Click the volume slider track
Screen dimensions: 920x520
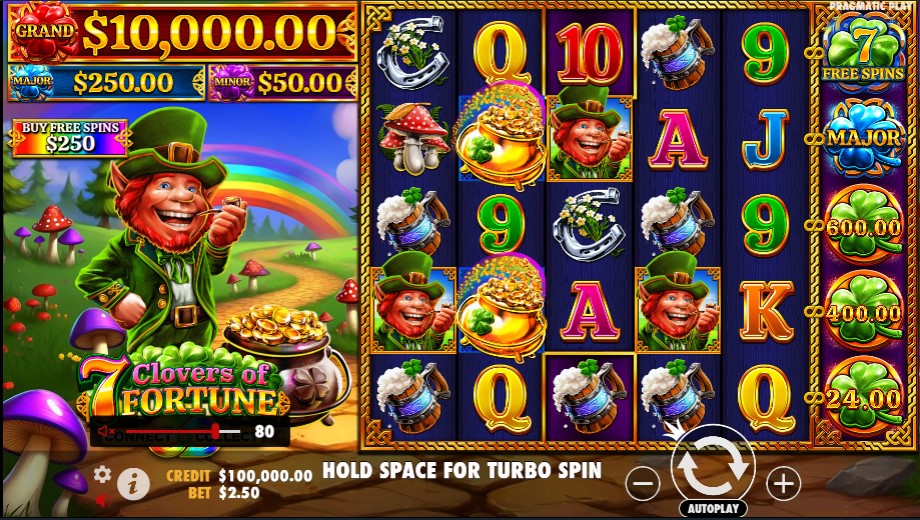click(180, 432)
